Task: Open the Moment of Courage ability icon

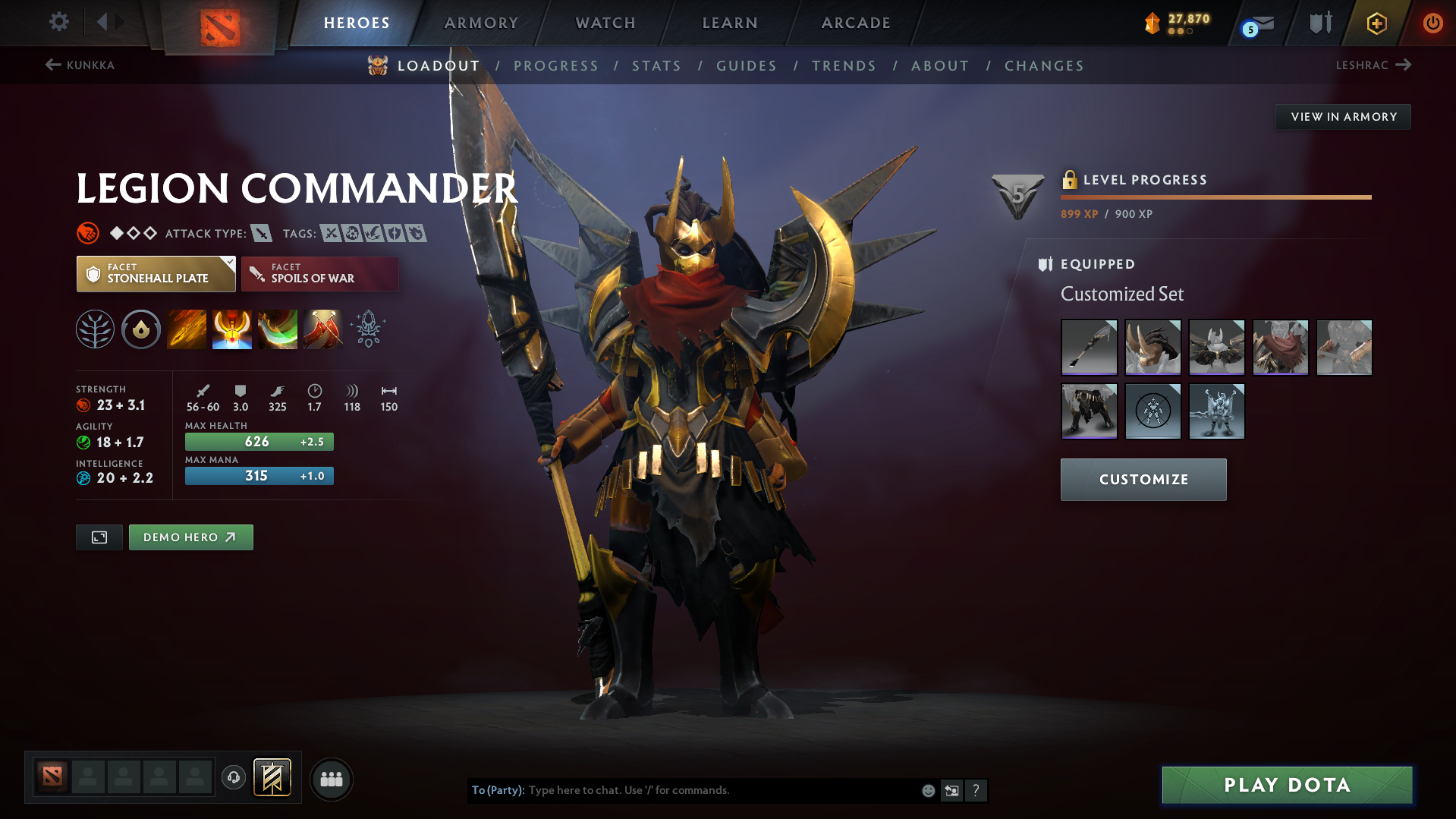Action: (x=278, y=329)
